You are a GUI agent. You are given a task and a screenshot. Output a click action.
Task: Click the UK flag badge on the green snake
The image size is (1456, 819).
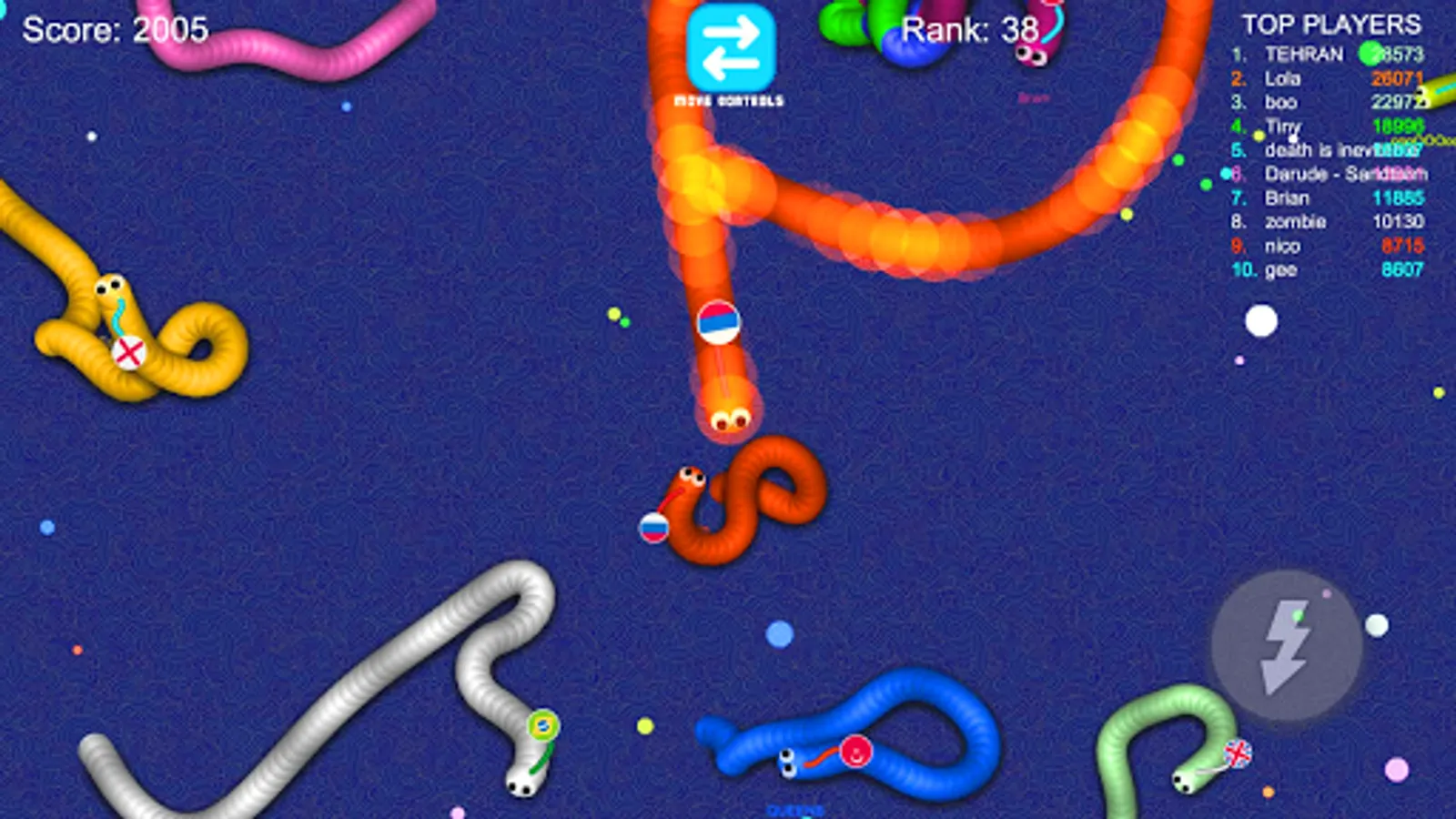(x=1238, y=754)
